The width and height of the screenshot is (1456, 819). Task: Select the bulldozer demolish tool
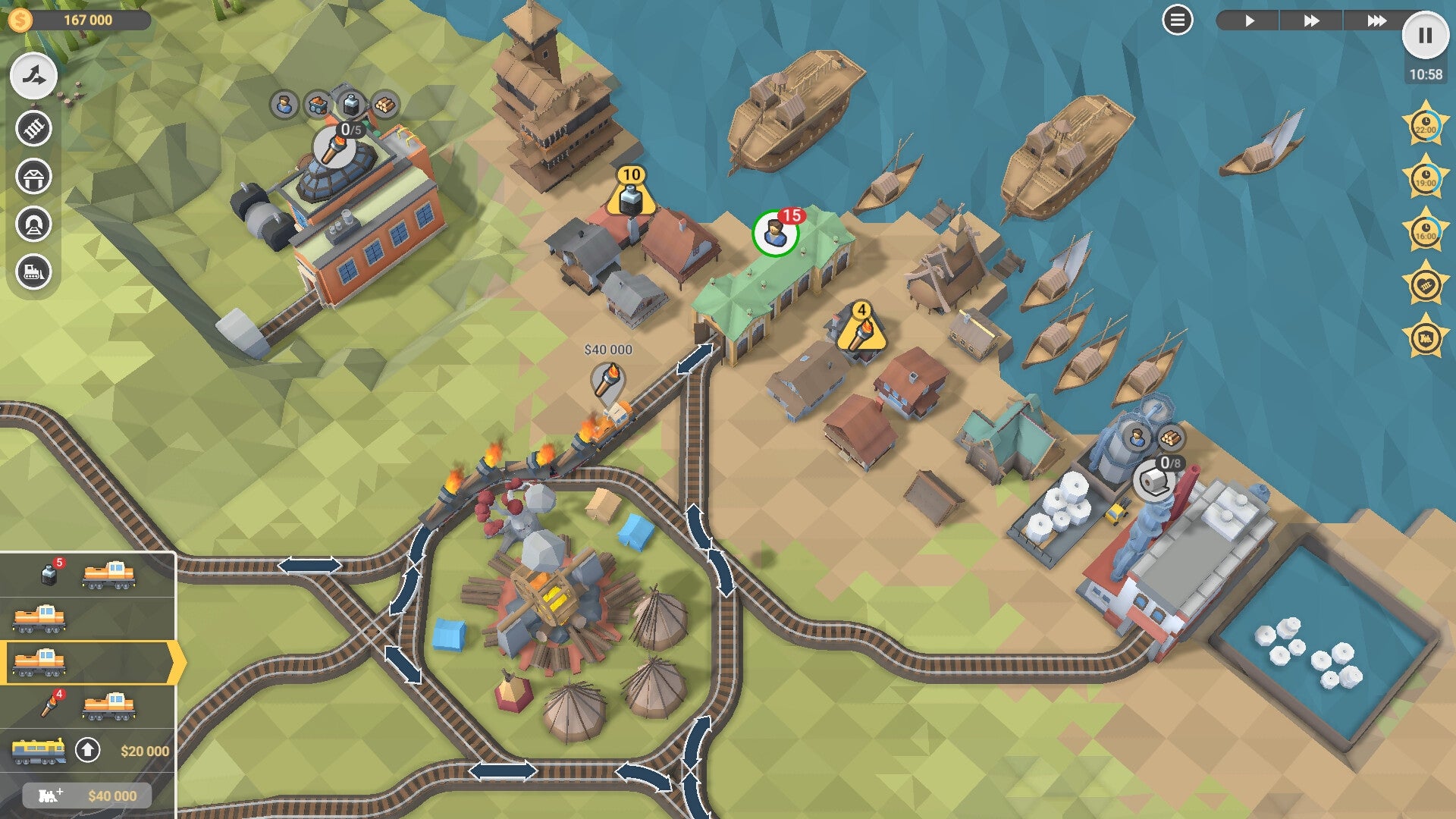[32, 268]
